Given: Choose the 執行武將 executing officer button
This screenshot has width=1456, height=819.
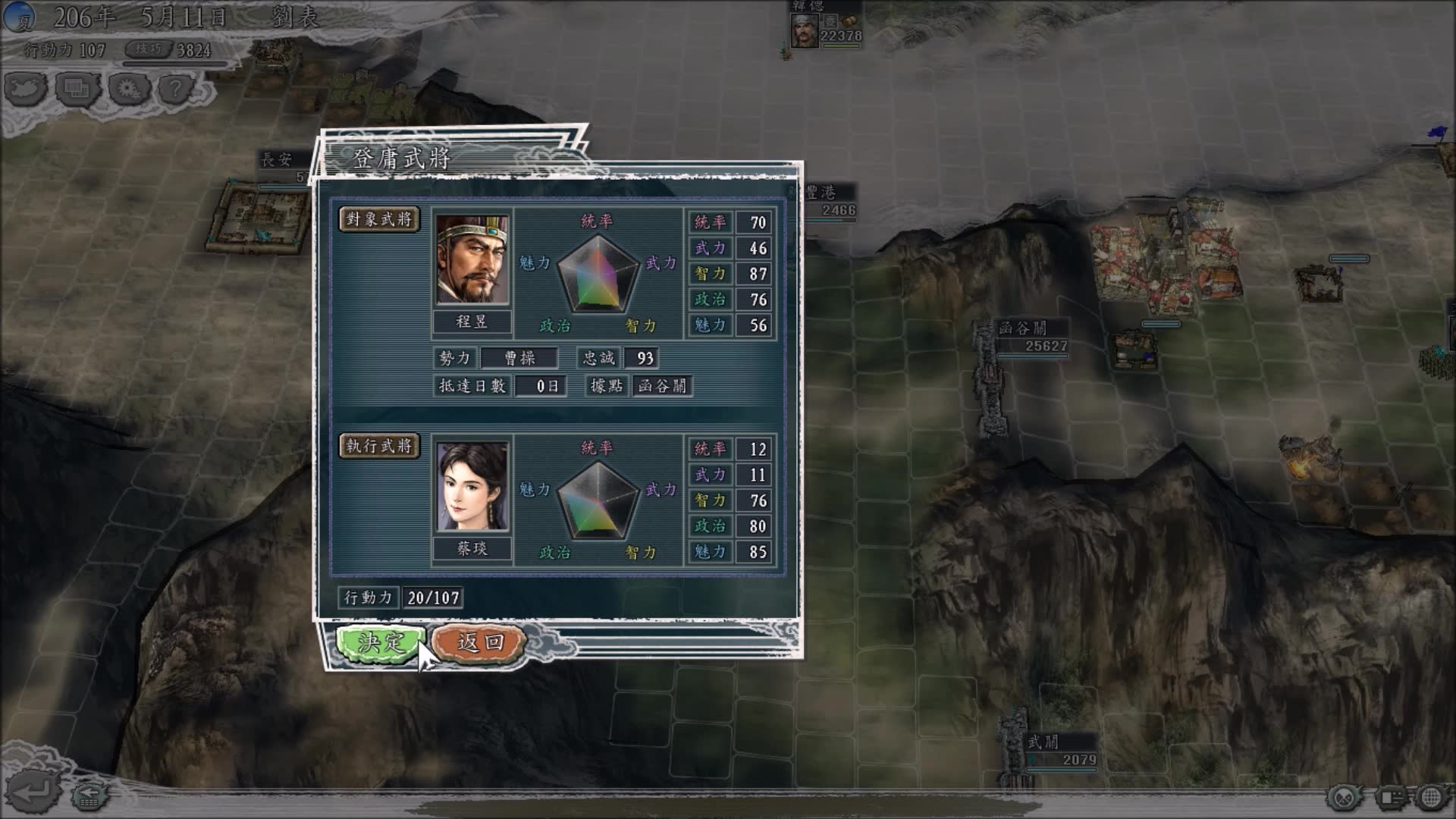Looking at the screenshot, I should [x=379, y=446].
